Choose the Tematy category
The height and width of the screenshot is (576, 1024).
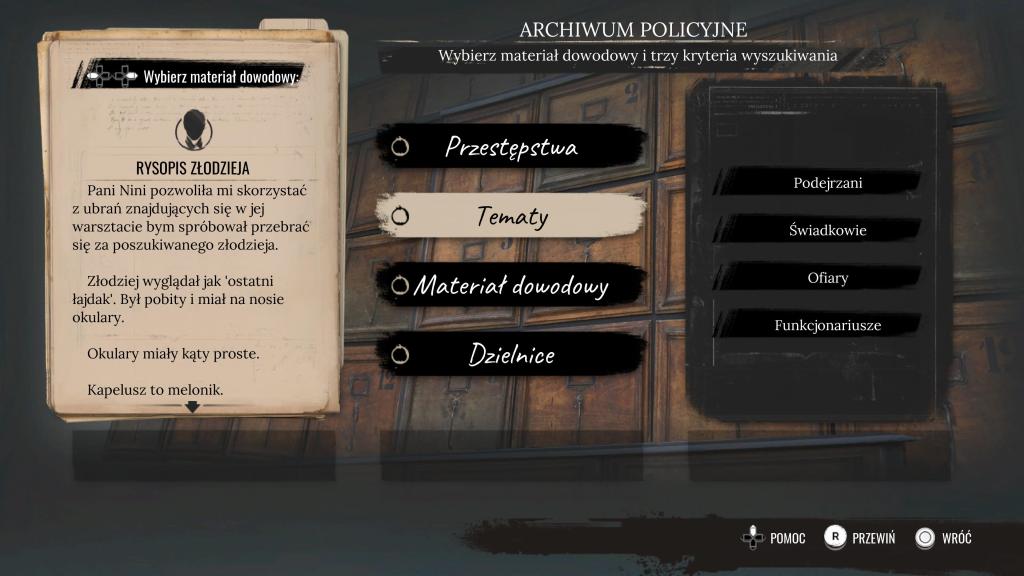[x=511, y=216]
